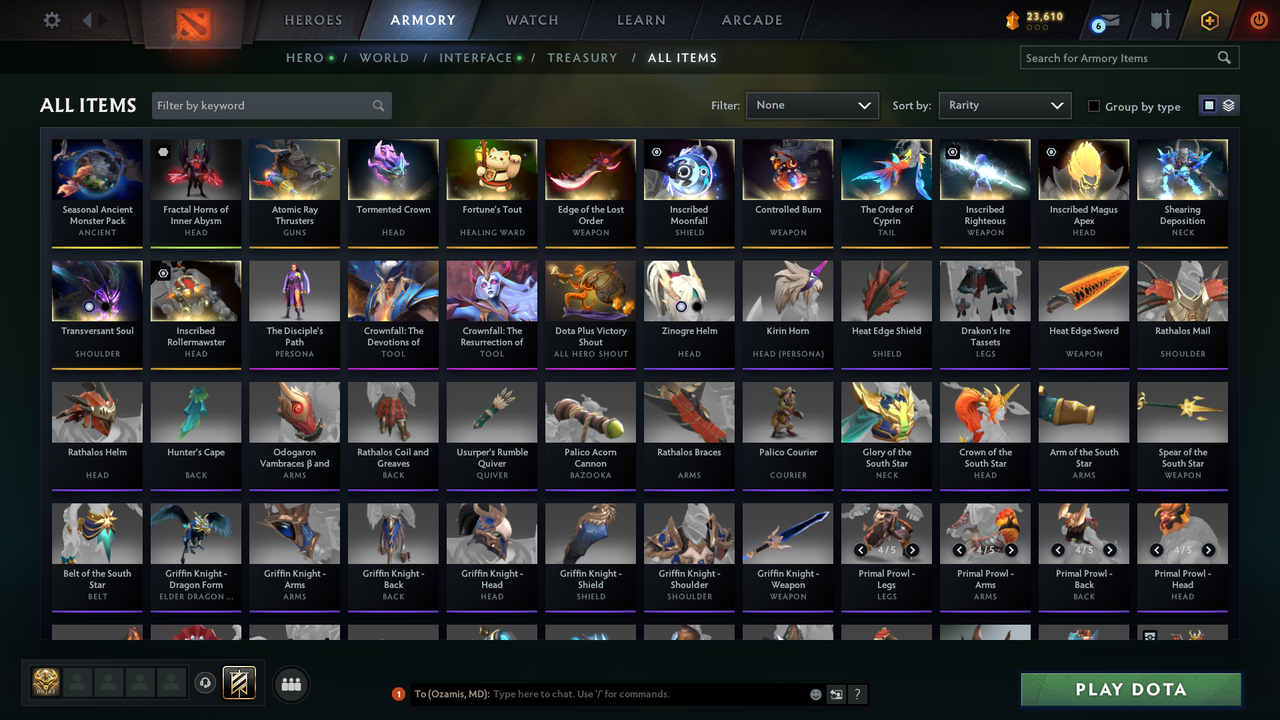Open the Filter dropdown set to None
This screenshot has width=1280, height=720.
pos(812,105)
